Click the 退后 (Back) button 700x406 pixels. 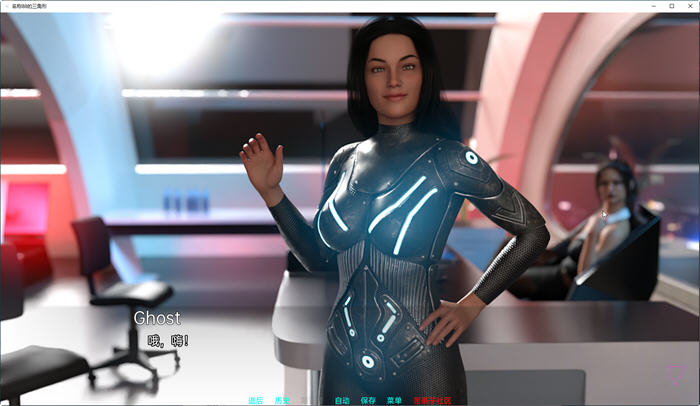click(255, 400)
